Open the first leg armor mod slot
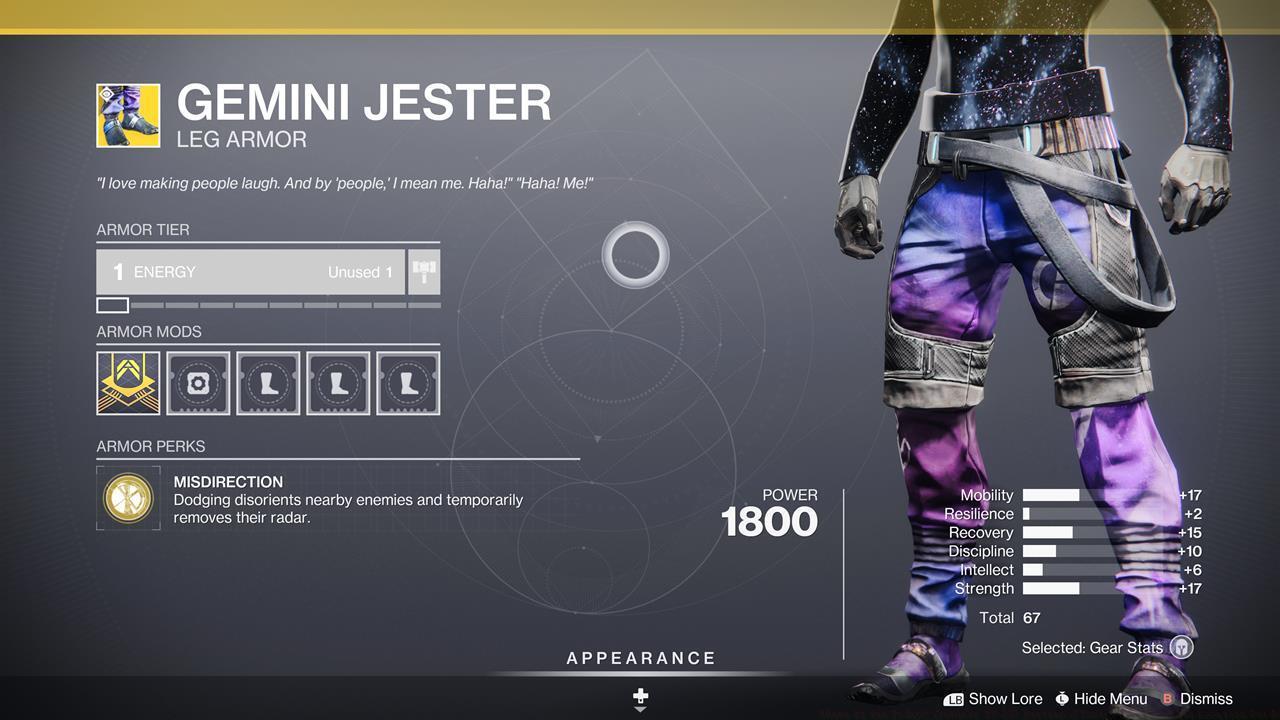This screenshot has height=720, width=1280. (268, 383)
